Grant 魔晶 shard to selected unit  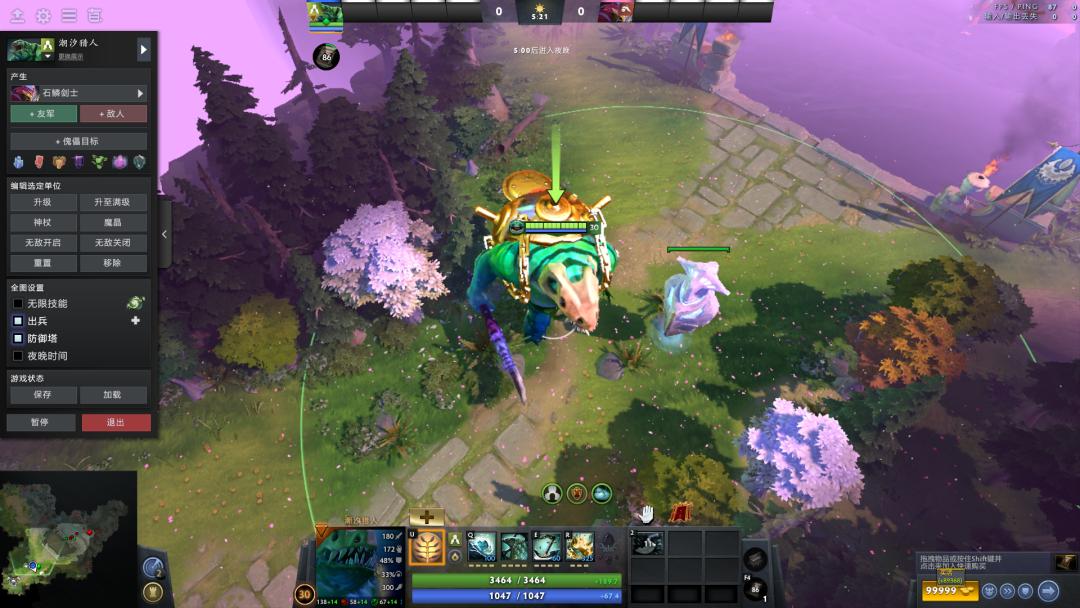113,222
